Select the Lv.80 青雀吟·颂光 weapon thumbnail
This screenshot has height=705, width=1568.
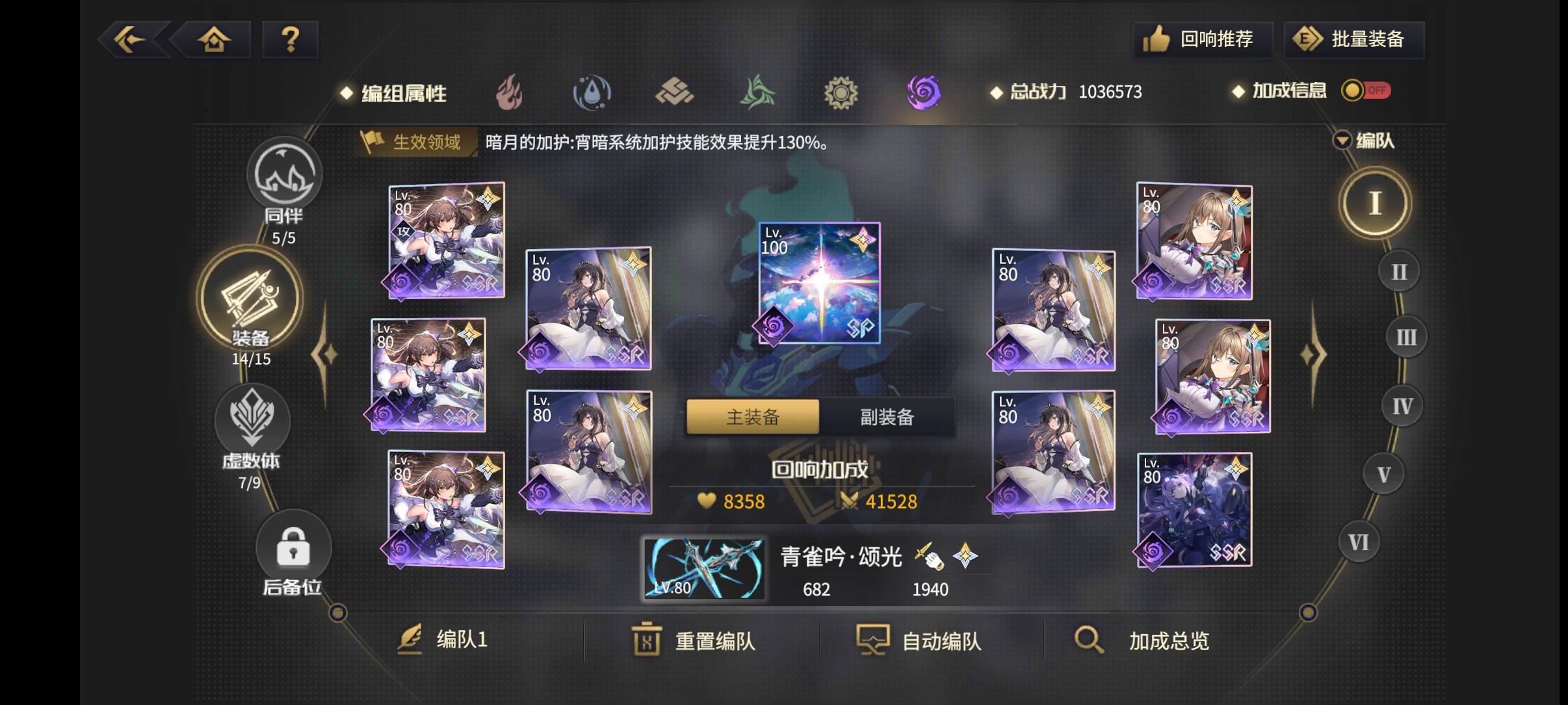click(x=703, y=568)
